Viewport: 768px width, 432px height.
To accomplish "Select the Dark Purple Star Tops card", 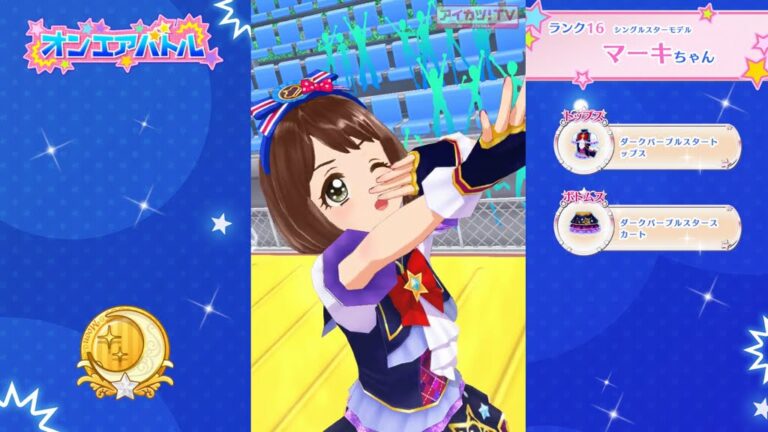I will tap(648, 148).
